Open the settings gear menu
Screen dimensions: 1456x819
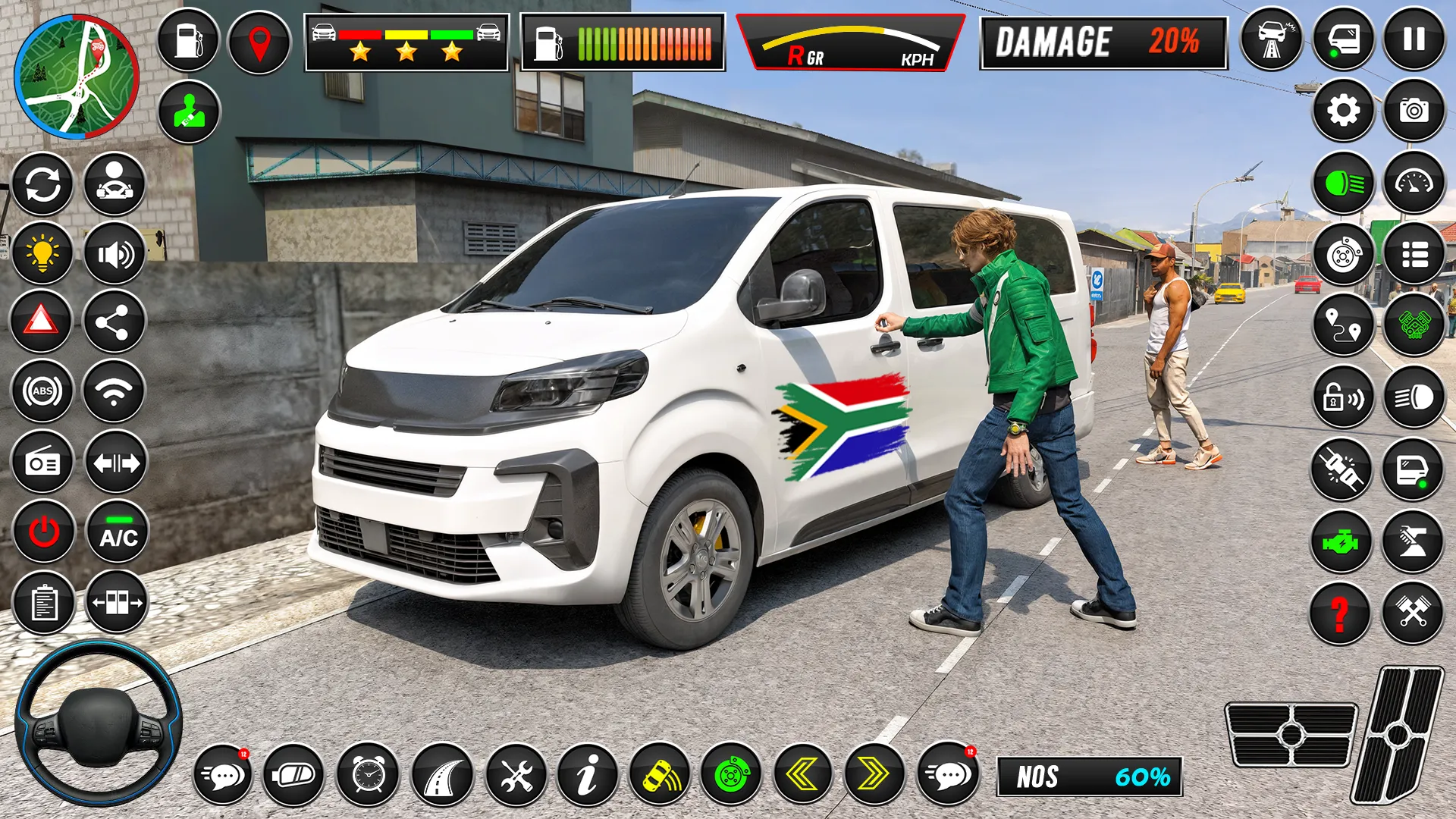point(1344,110)
